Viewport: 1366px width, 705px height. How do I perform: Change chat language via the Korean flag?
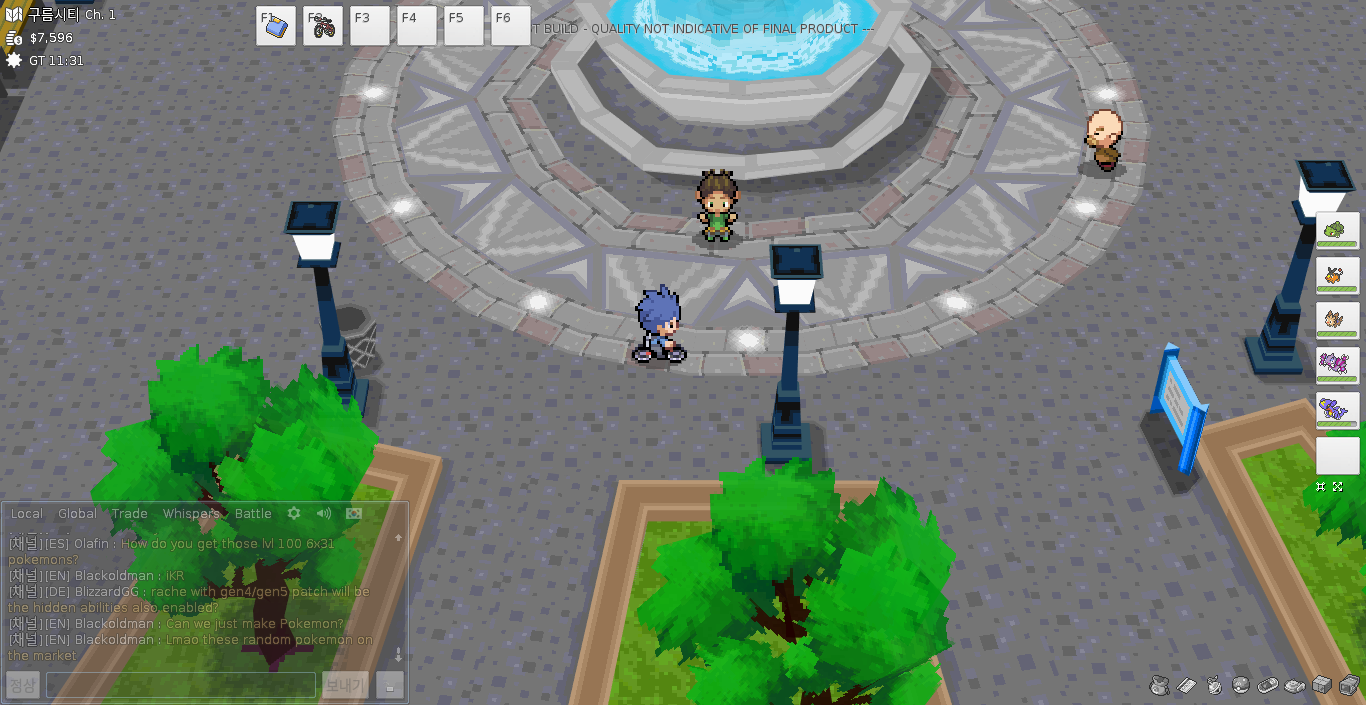pyautogui.click(x=353, y=513)
